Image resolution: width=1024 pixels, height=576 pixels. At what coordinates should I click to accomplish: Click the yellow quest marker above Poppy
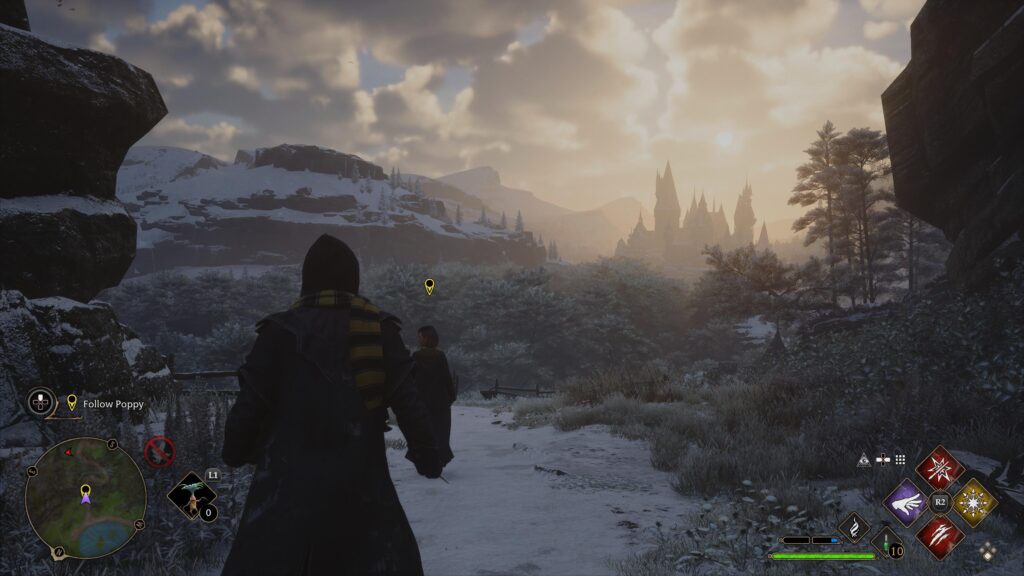[430, 287]
